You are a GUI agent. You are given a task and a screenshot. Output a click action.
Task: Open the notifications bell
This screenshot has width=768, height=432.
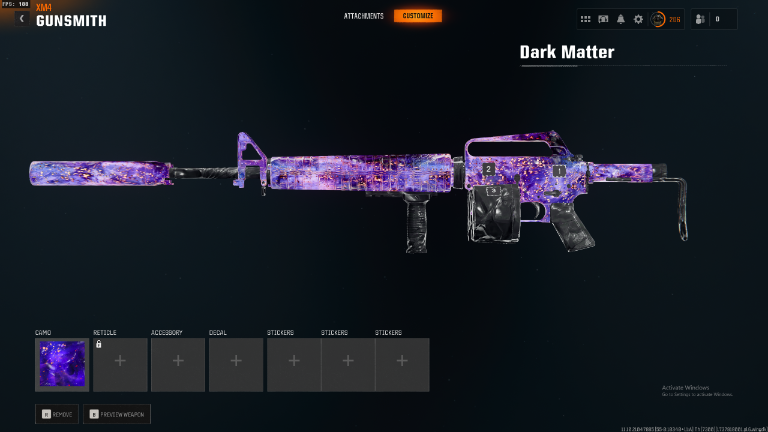[x=620, y=19]
